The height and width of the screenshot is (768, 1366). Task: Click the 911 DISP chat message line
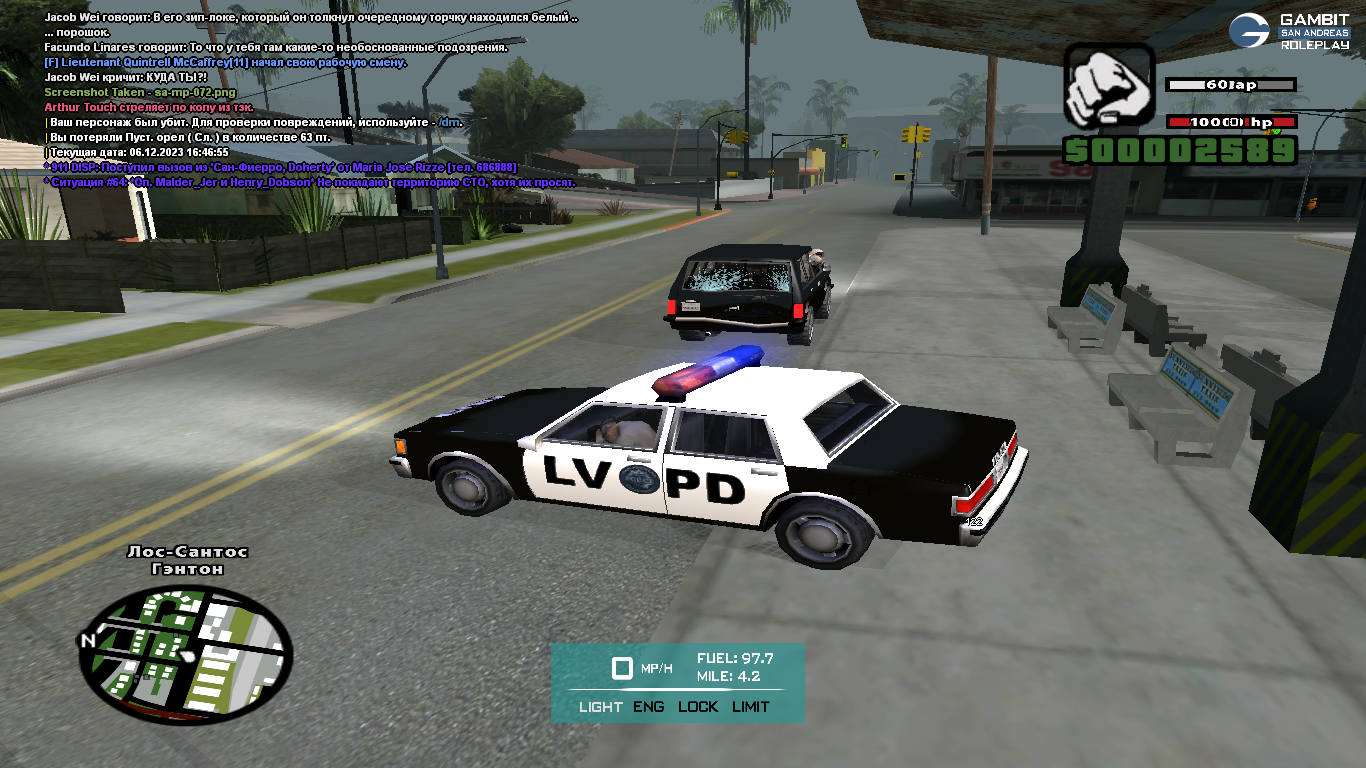coord(280,167)
